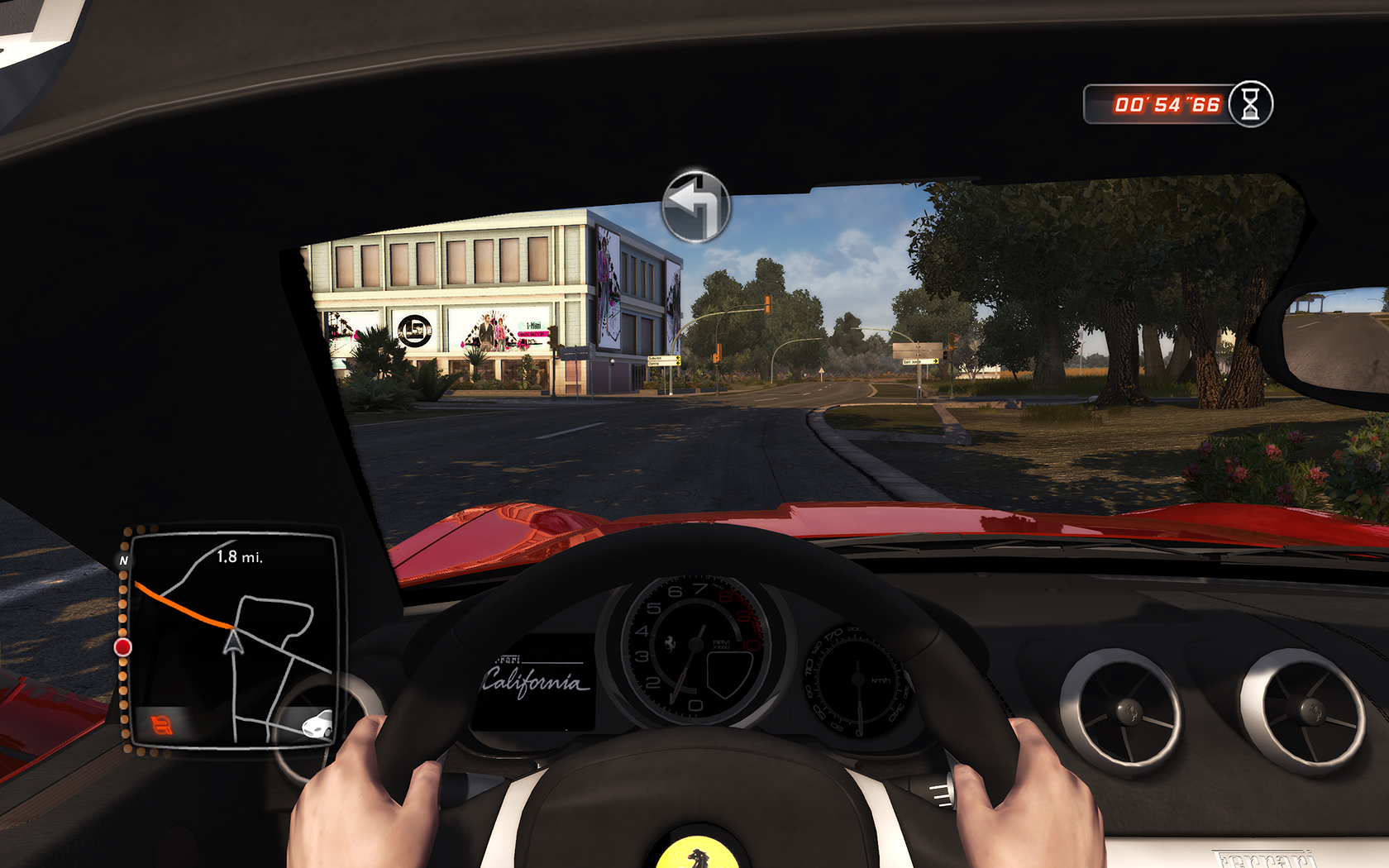Click the 1.8 mi distance label on the GPS
Screen dimensions: 1389x868
tap(240, 559)
